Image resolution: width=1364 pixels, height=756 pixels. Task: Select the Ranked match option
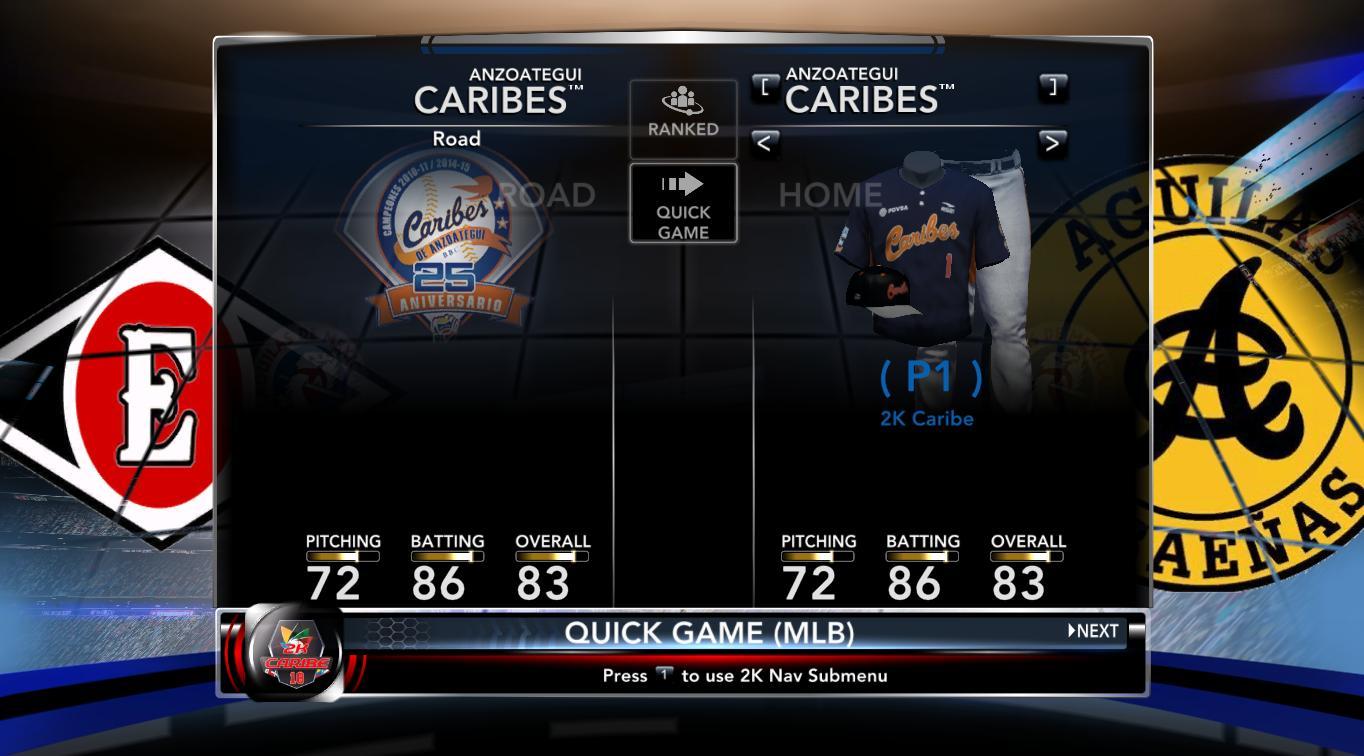(683, 117)
